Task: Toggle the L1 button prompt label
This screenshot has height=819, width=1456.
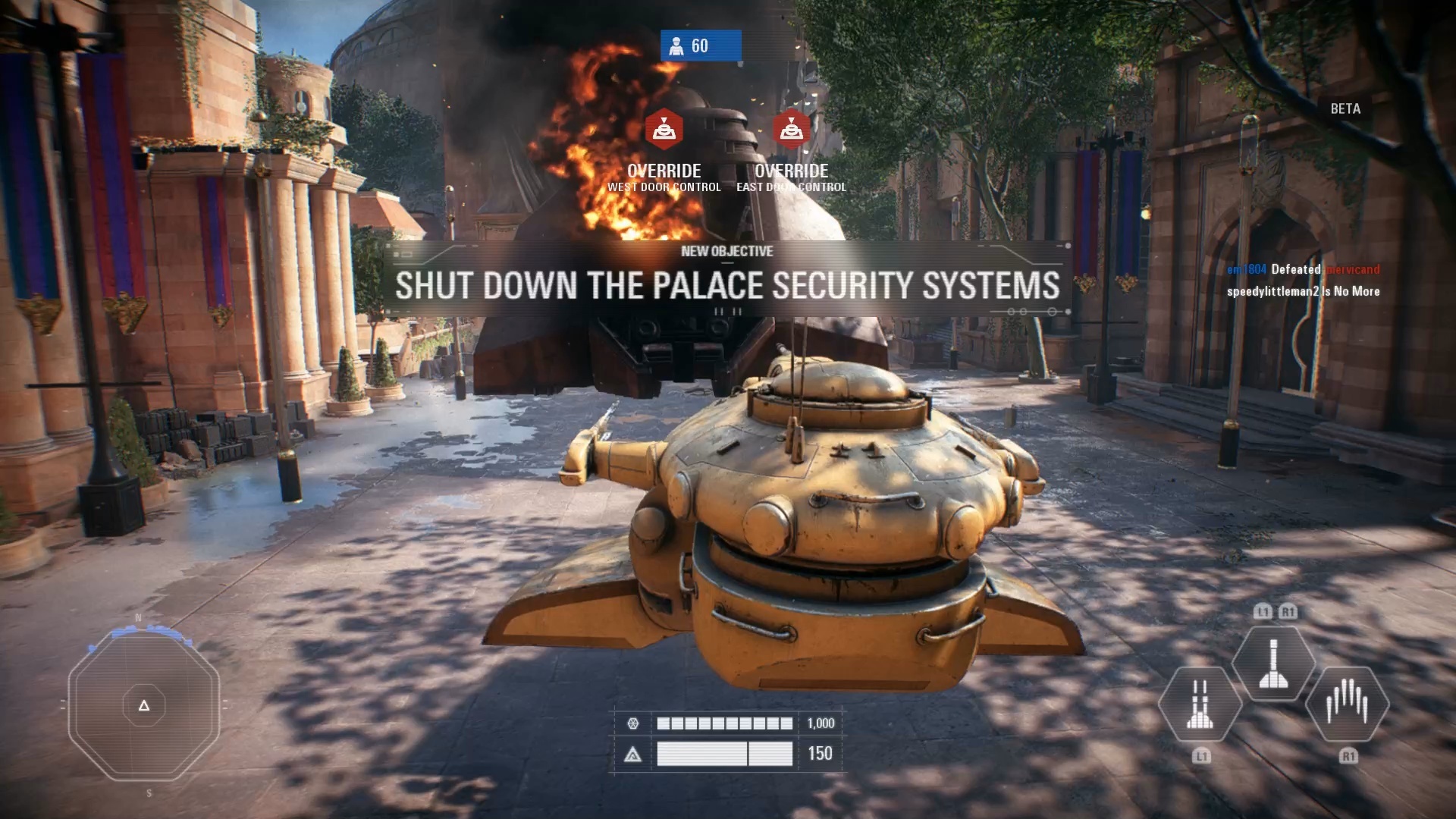Action: [x=1200, y=755]
